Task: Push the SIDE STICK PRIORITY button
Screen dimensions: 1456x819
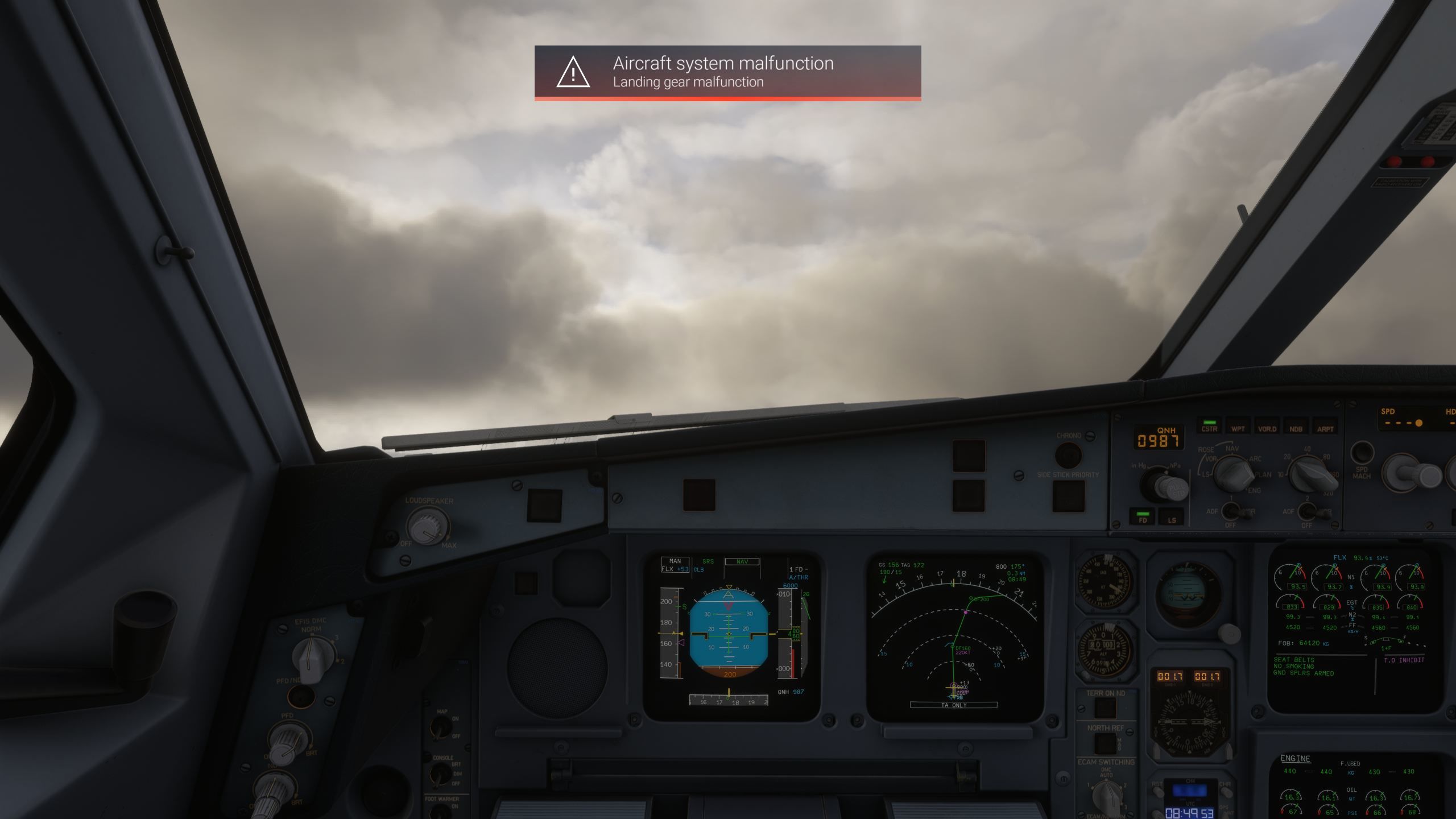Action: 1068,496
